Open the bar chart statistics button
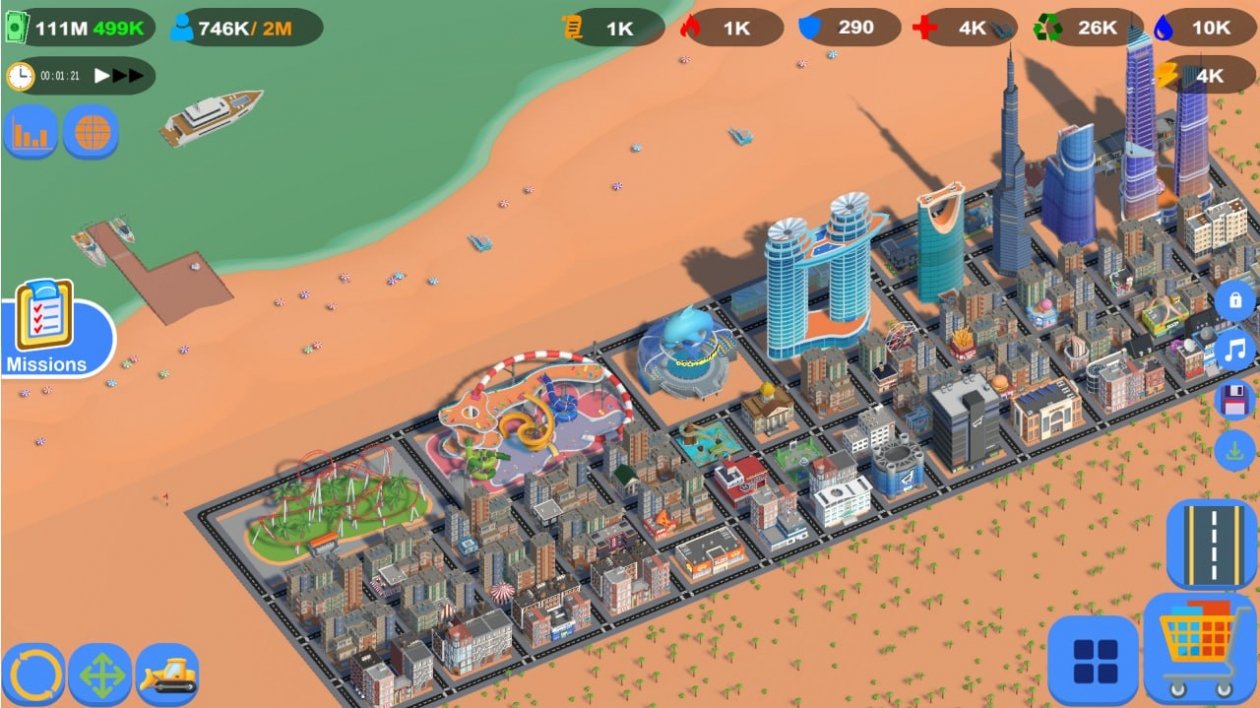This screenshot has width=1260, height=708. 30,133
